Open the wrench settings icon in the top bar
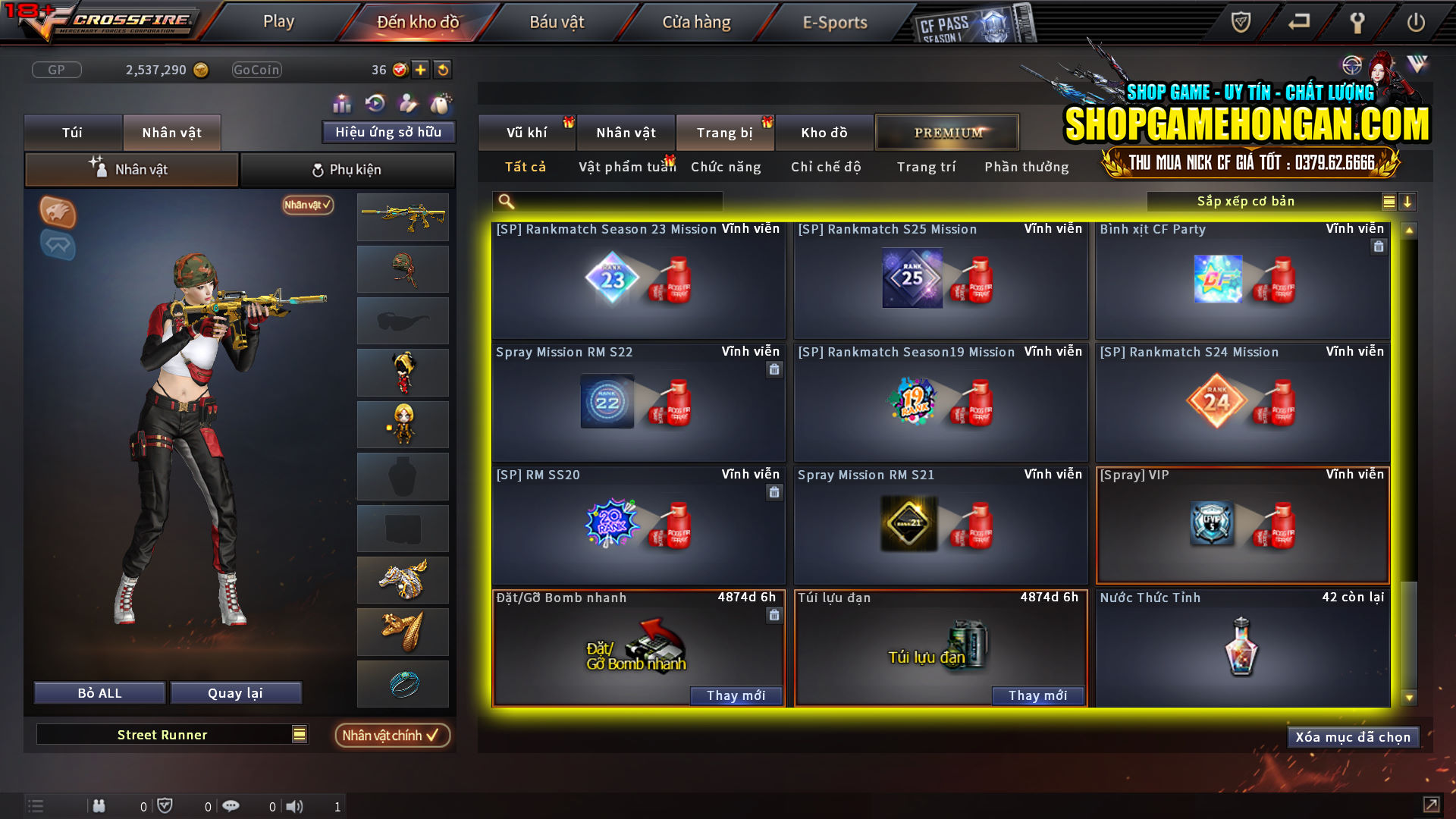The image size is (1456, 819). point(1357,23)
